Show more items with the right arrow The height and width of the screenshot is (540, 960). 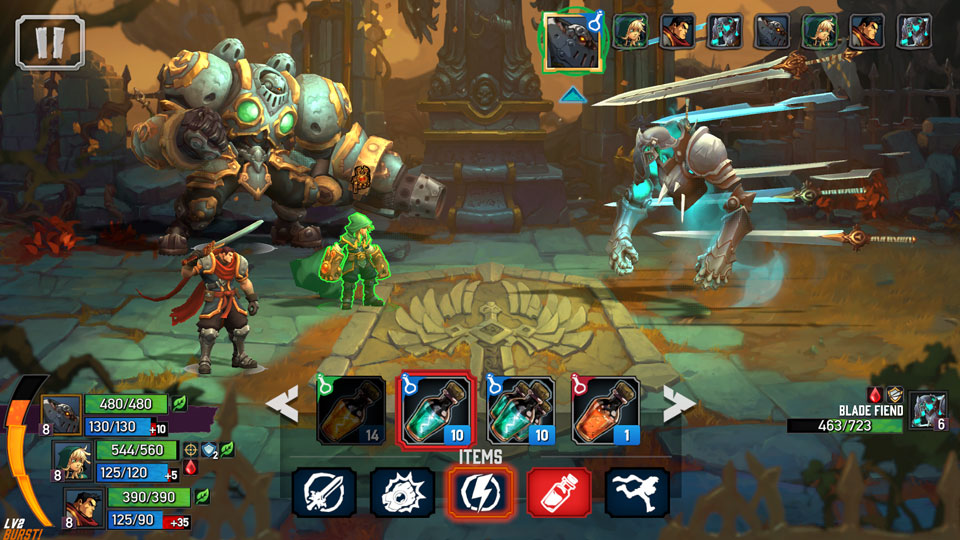(679, 405)
